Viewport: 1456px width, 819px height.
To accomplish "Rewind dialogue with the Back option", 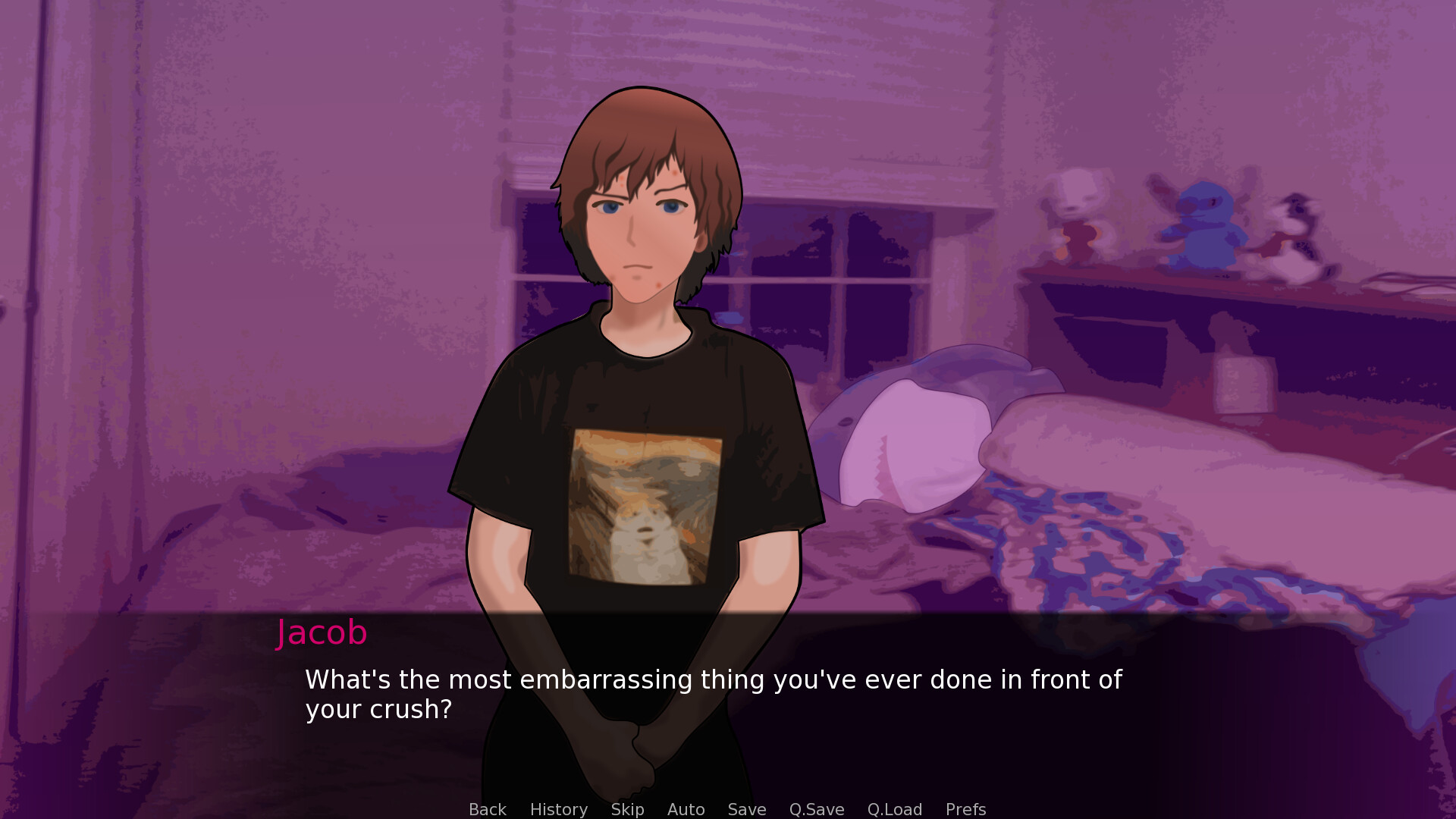I will (x=487, y=809).
